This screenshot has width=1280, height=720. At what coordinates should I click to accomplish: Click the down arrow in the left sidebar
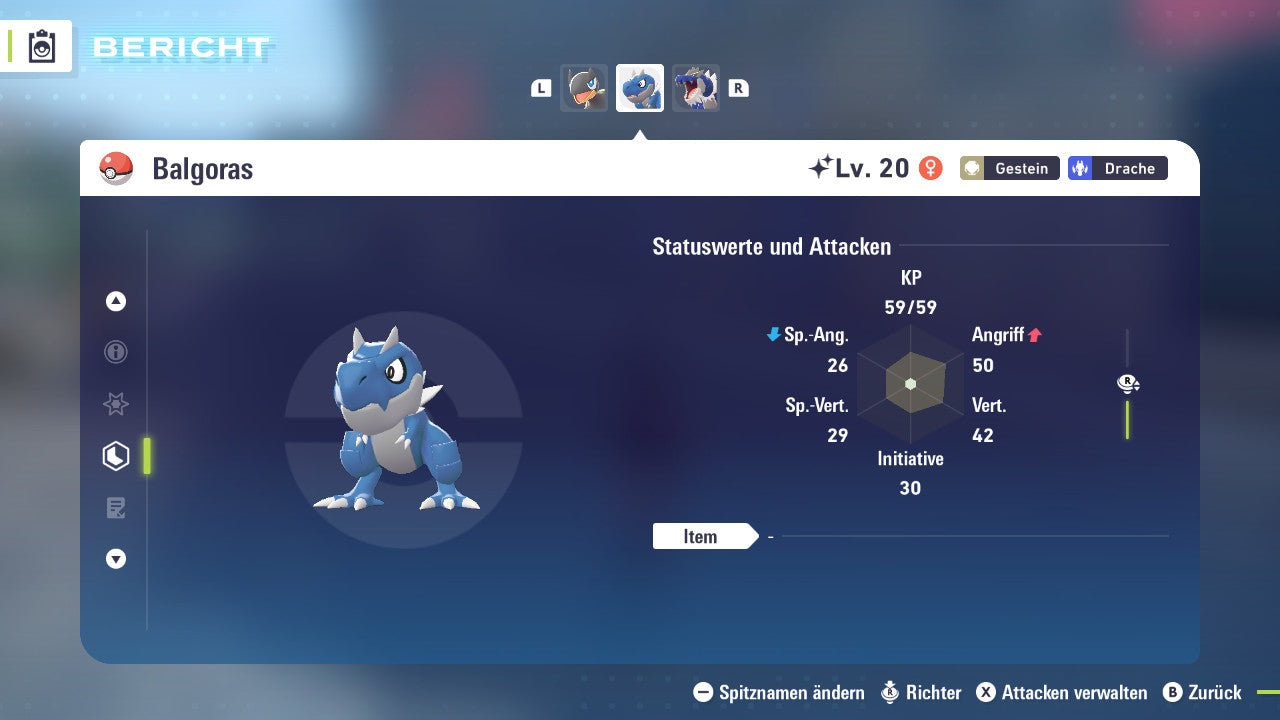click(115, 559)
